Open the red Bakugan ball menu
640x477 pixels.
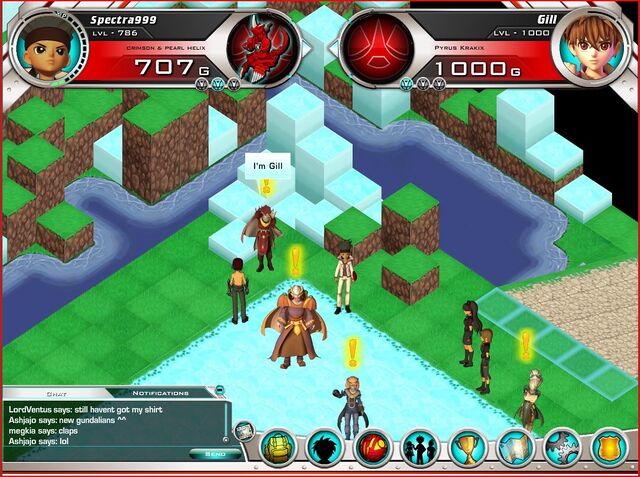click(x=372, y=446)
